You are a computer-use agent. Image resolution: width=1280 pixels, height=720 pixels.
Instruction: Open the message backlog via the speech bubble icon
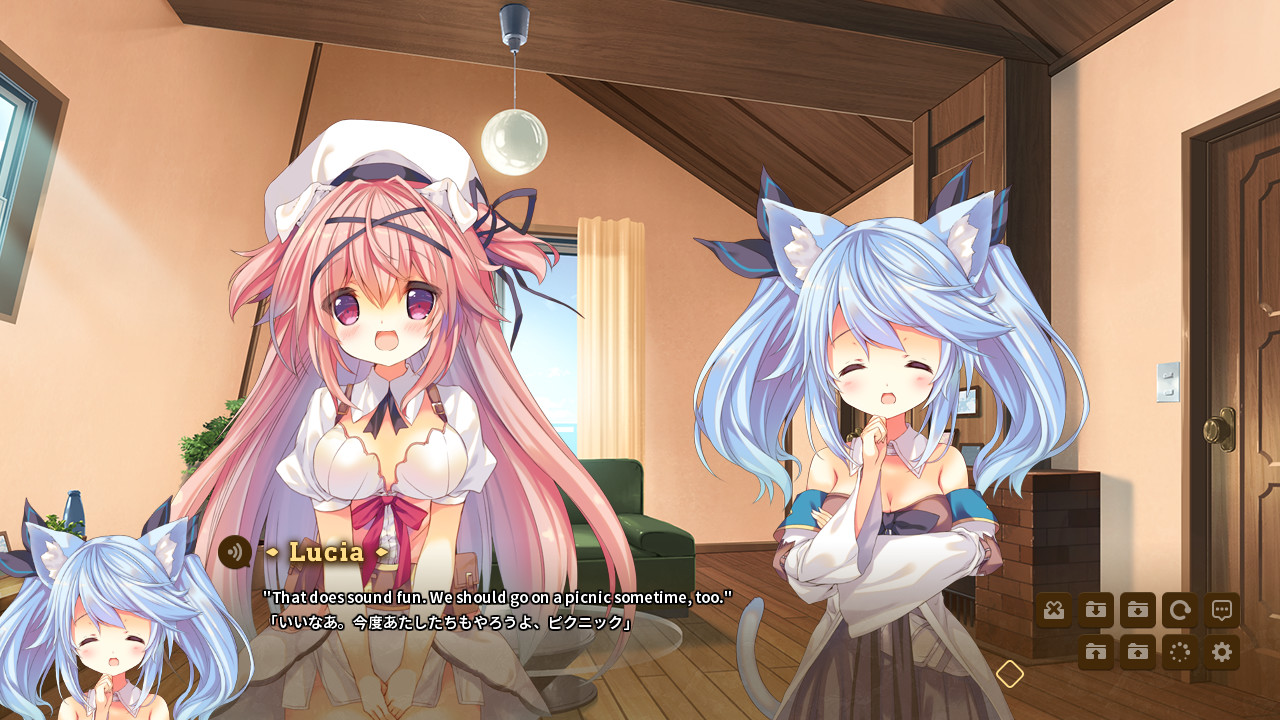click(x=1222, y=611)
